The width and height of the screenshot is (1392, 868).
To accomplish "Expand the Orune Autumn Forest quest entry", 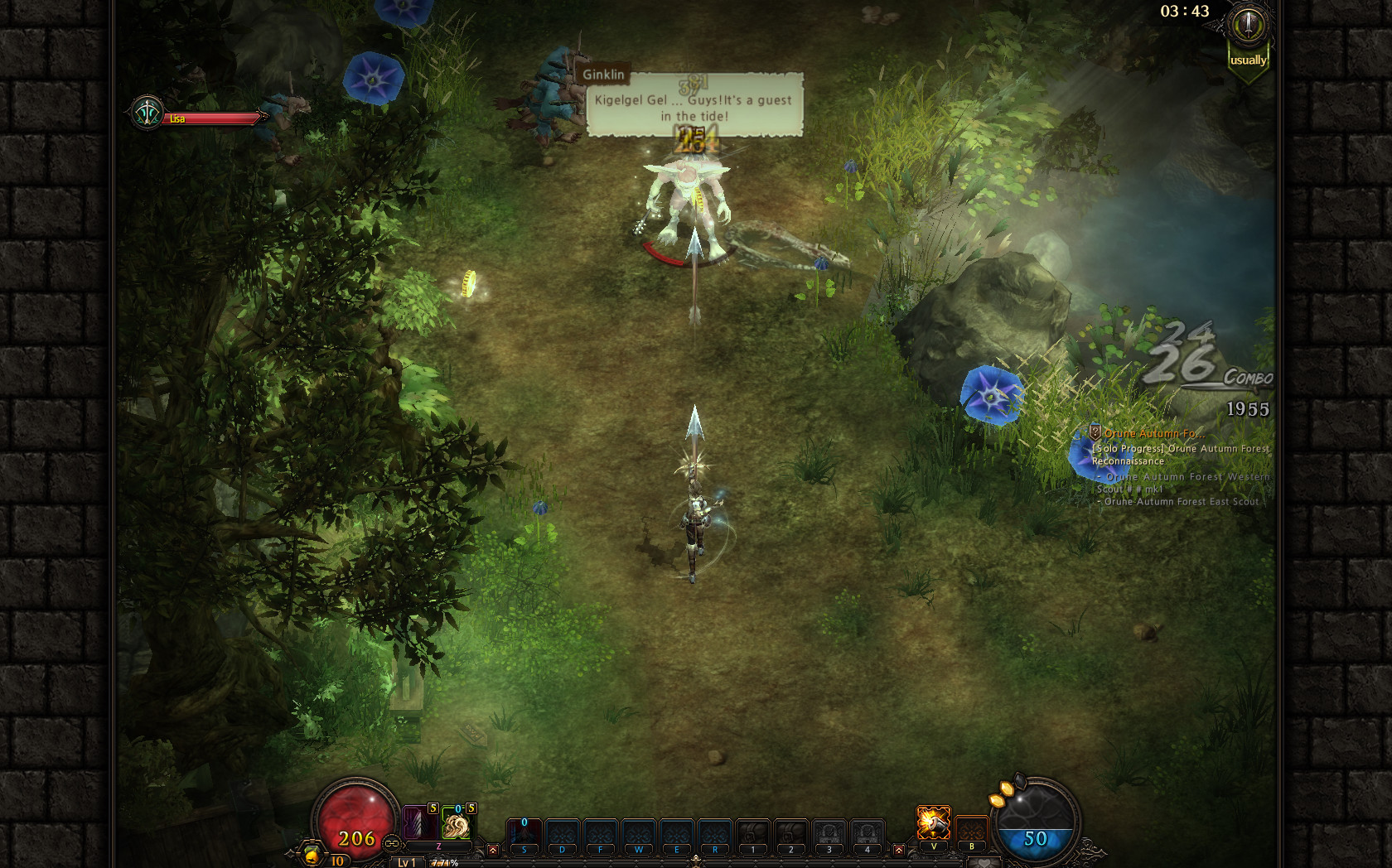I will pos(1154,433).
